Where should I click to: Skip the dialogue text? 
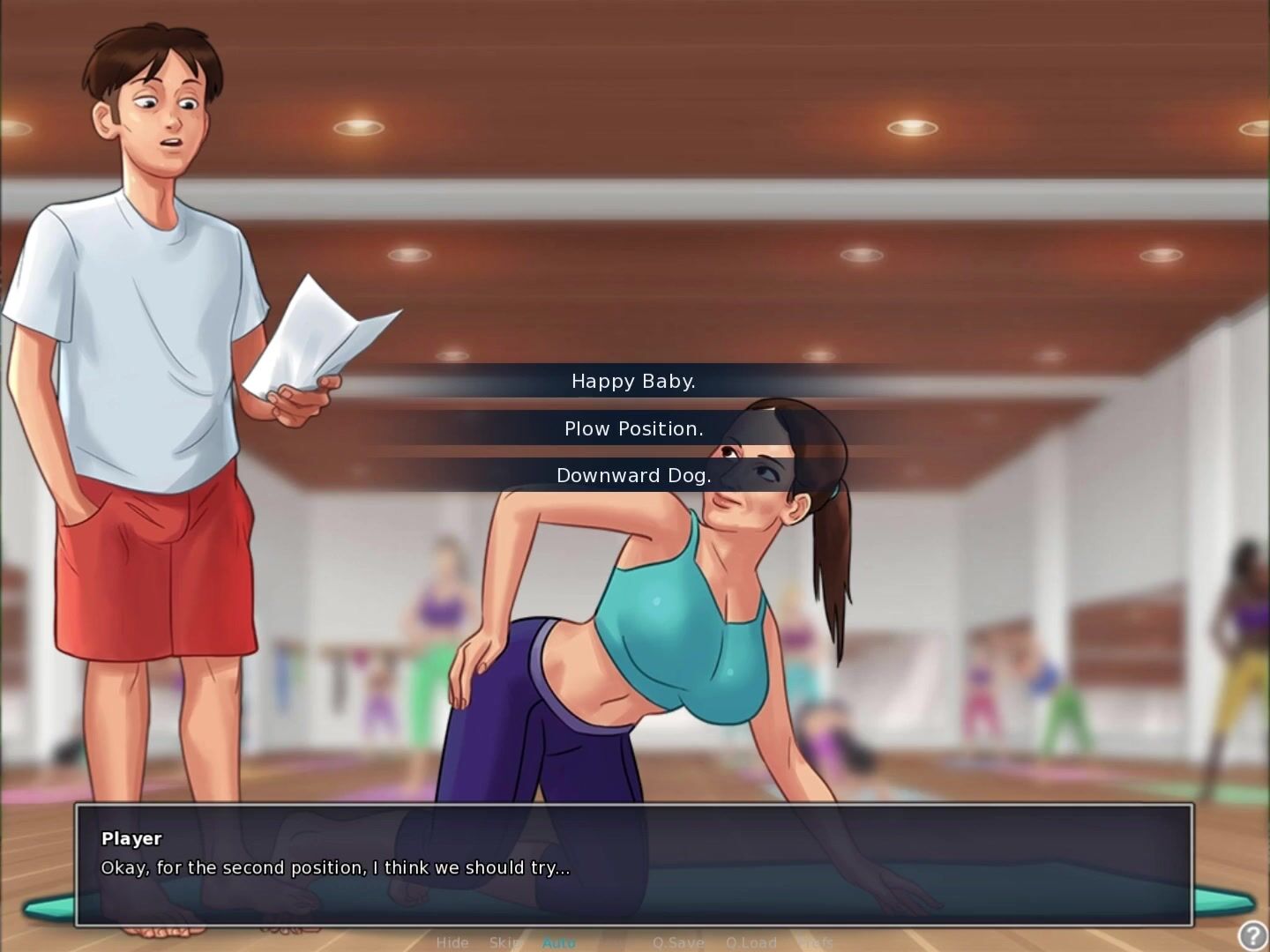point(505,942)
